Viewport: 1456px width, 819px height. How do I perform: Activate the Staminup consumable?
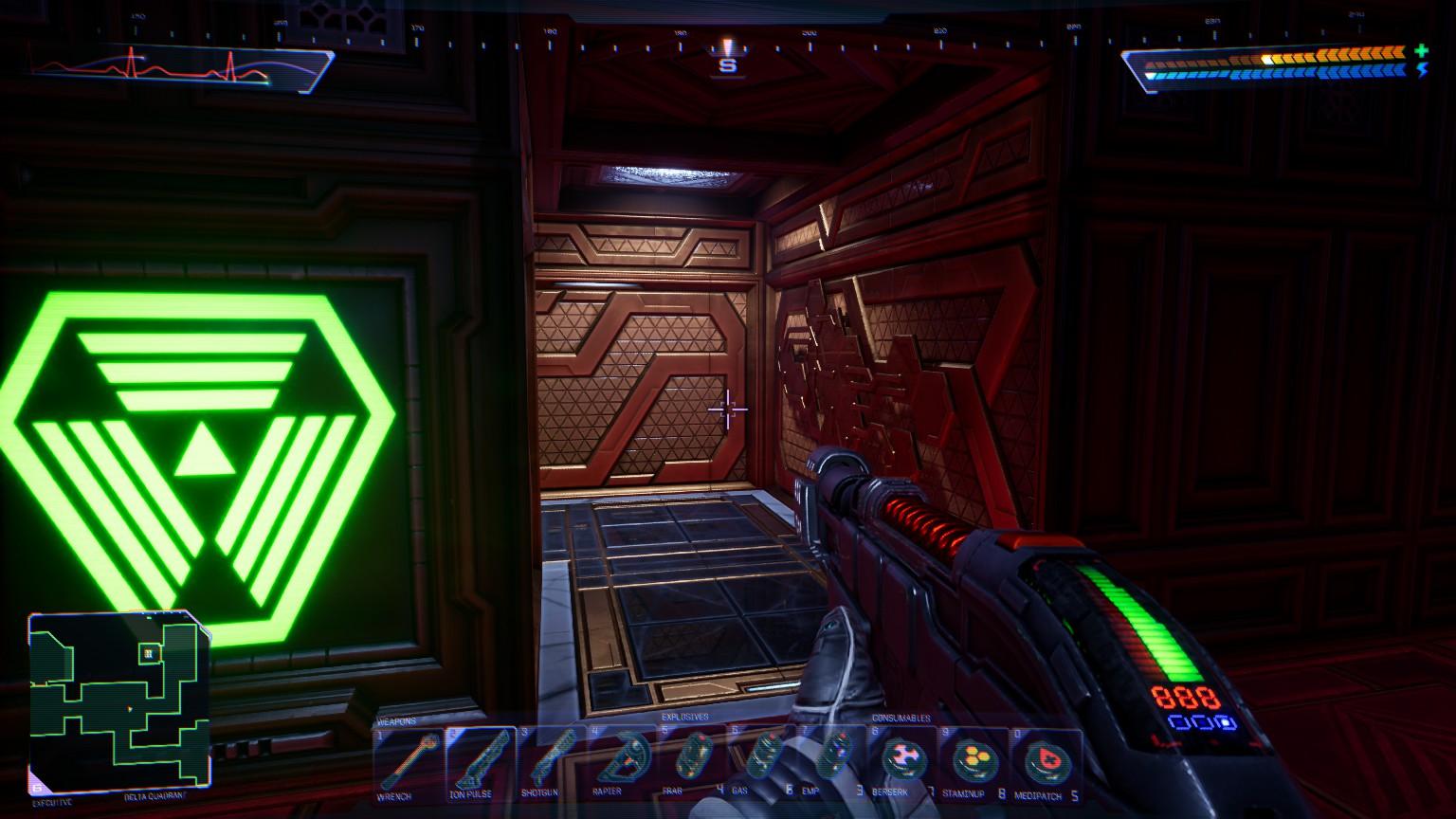point(974,758)
